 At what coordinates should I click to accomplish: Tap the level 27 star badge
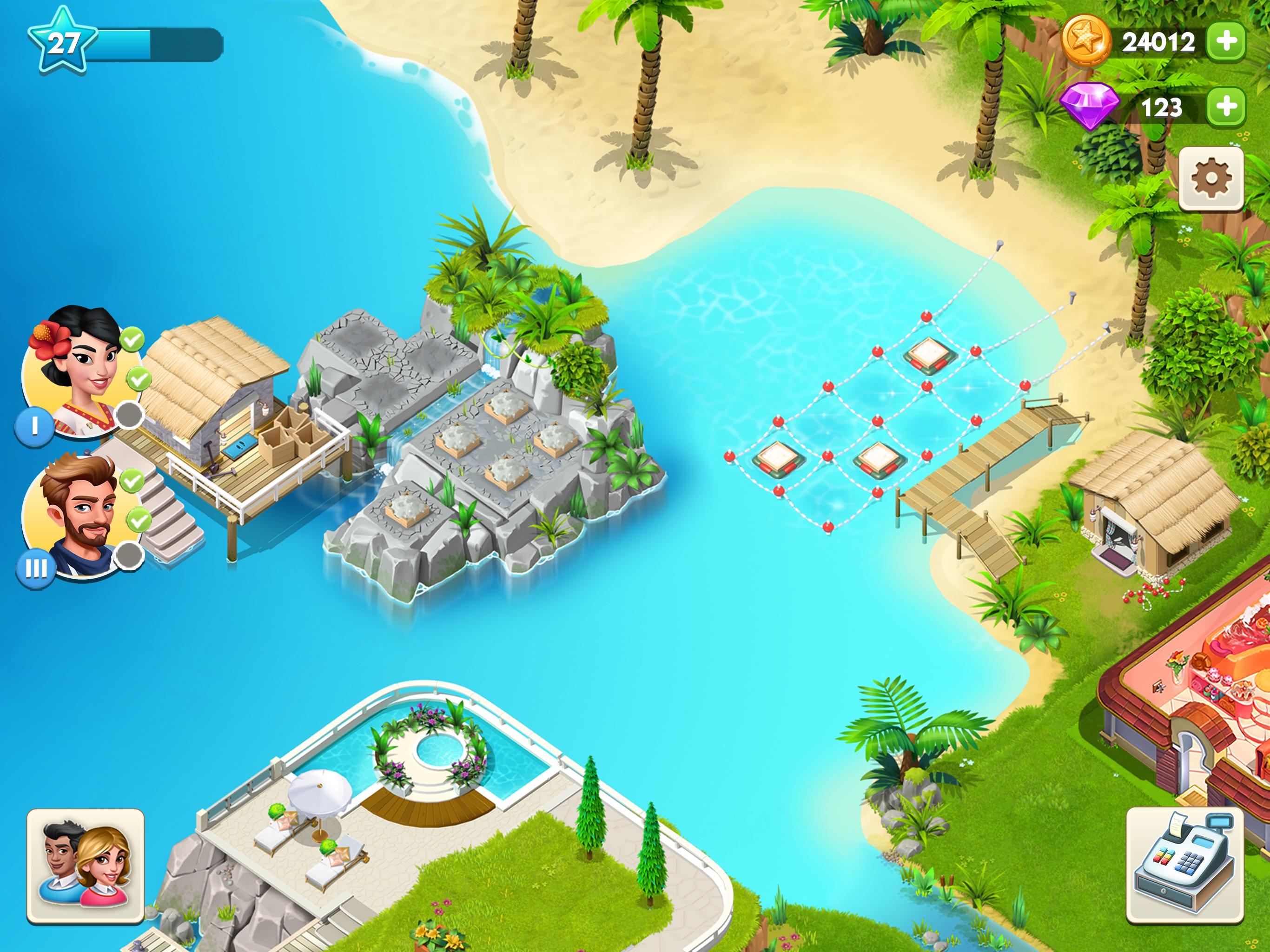[x=63, y=41]
